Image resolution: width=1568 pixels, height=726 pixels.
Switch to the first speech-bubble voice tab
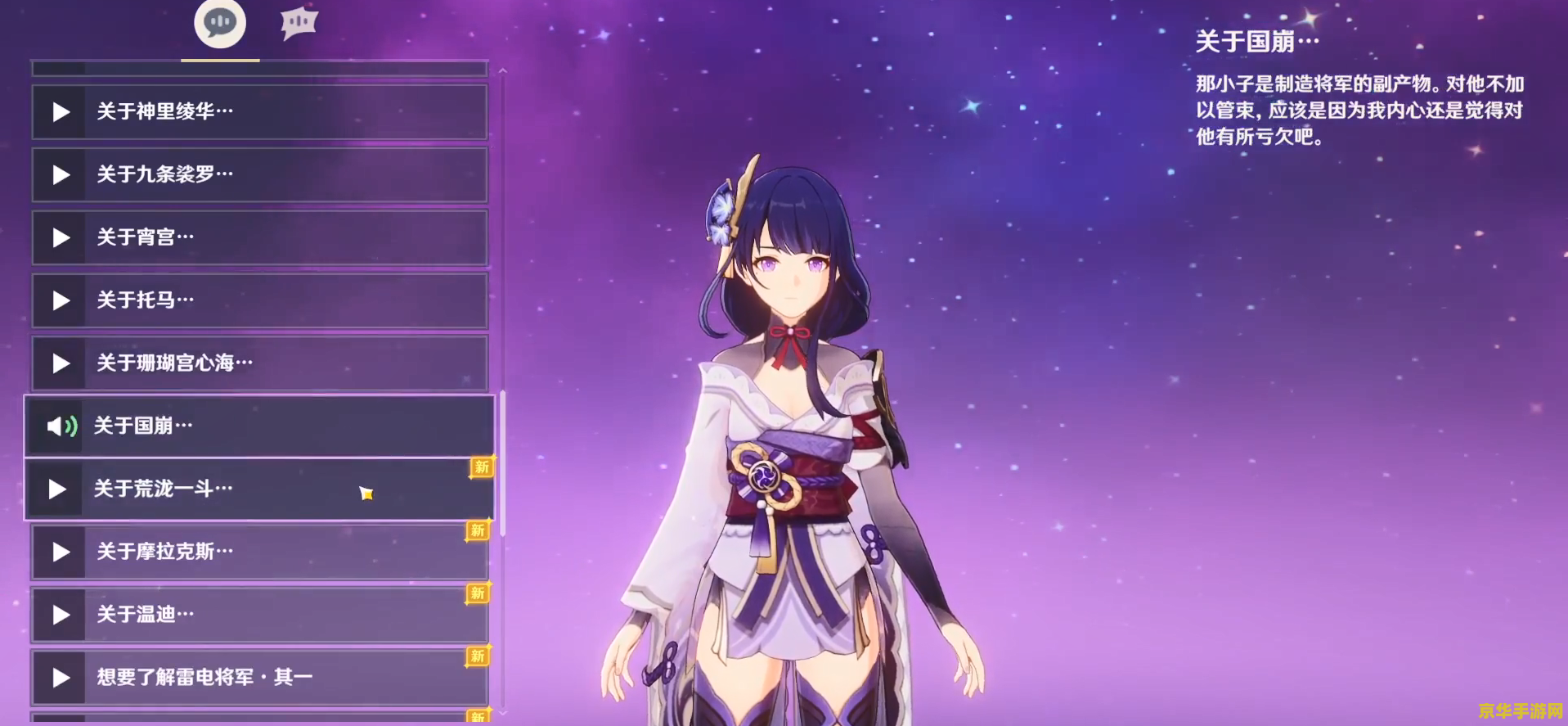220,23
